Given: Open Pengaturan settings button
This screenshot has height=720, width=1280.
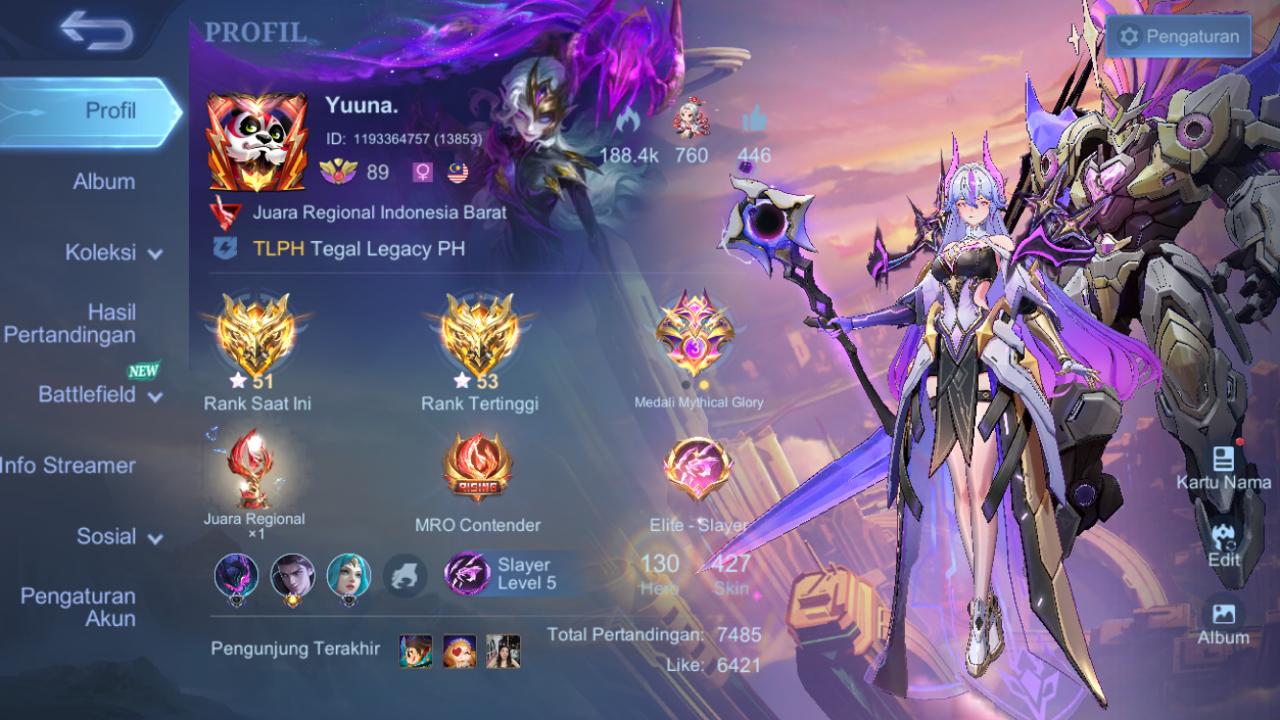Looking at the screenshot, I should tap(1179, 38).
